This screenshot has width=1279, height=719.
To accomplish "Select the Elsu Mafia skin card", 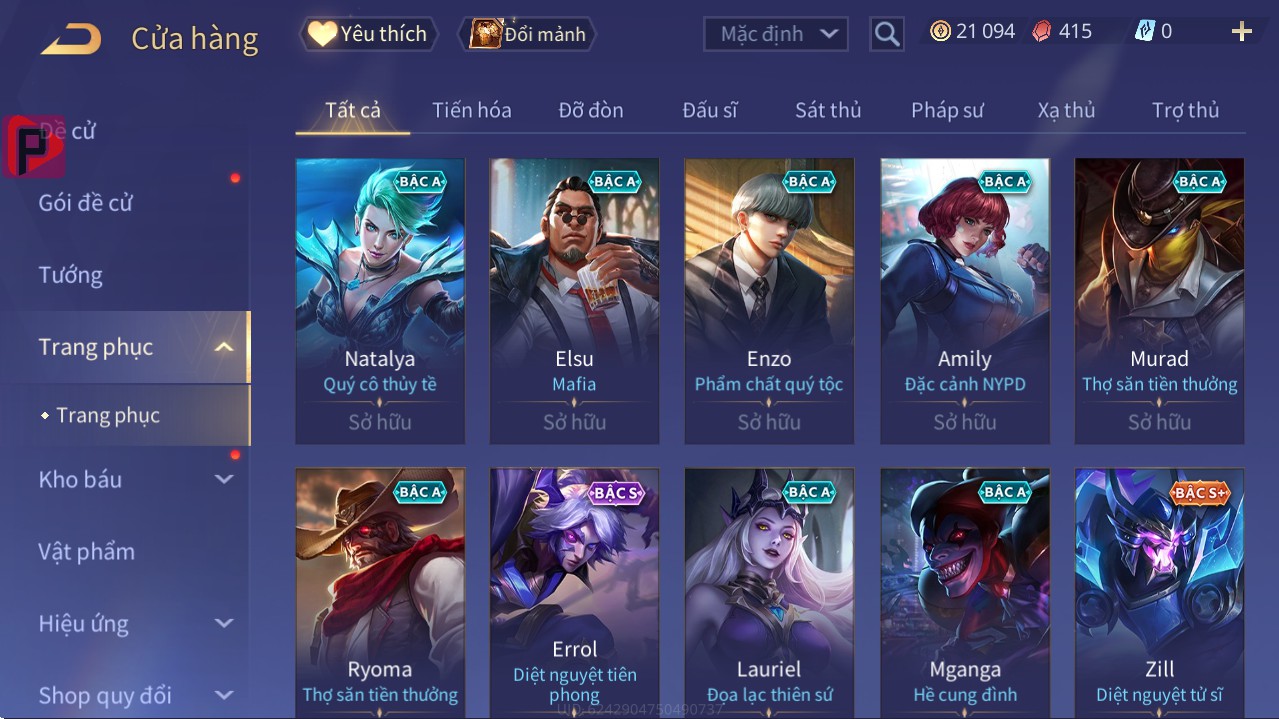I will (574, 300).
